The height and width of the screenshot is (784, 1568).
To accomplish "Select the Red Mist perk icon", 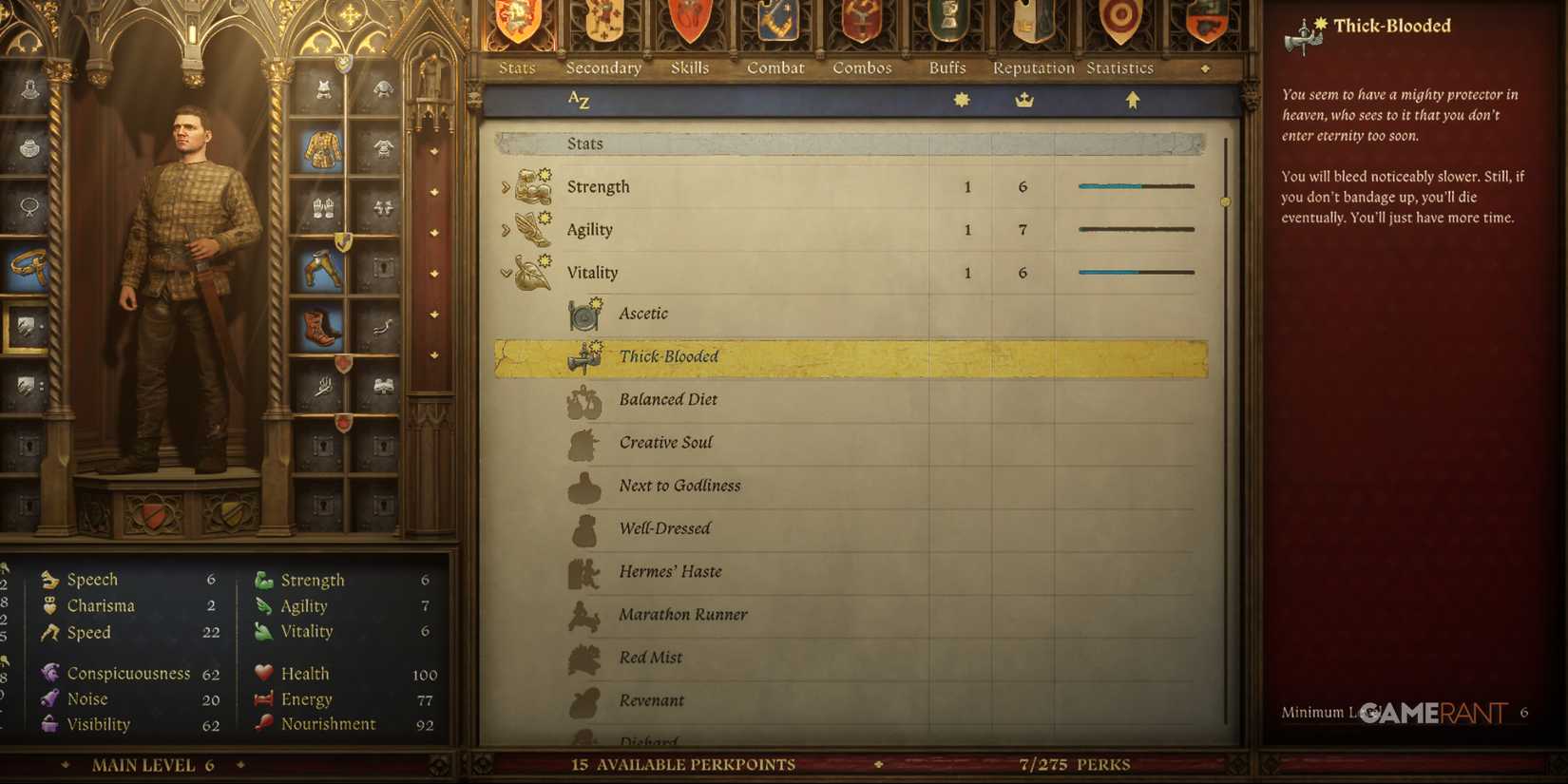I will click(584, 657).
